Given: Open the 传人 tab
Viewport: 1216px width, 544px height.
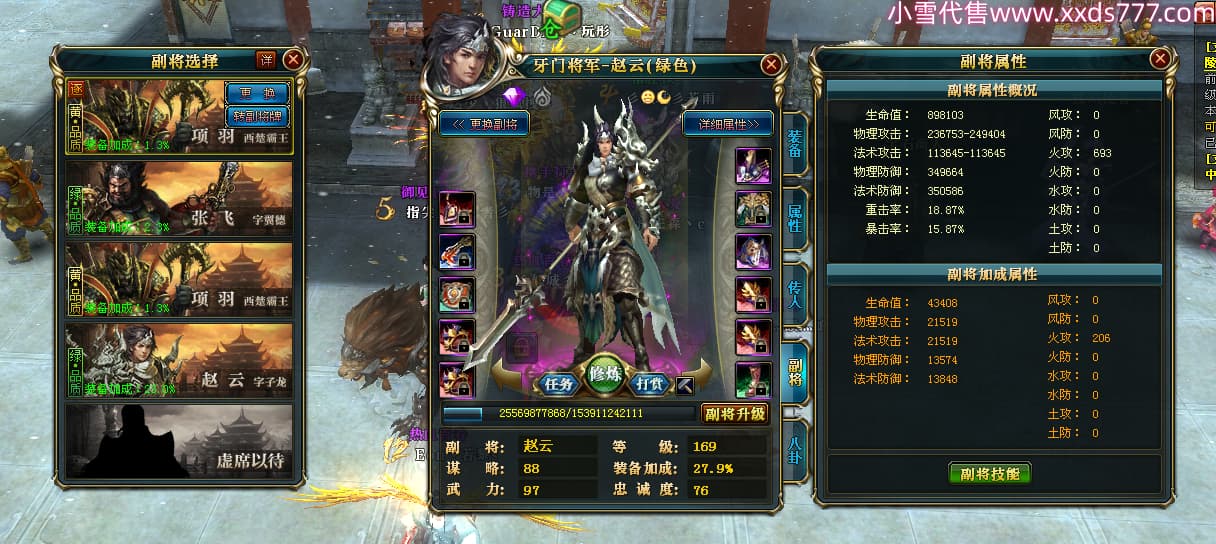Looking at the screenshot, I should click(795, 291).
